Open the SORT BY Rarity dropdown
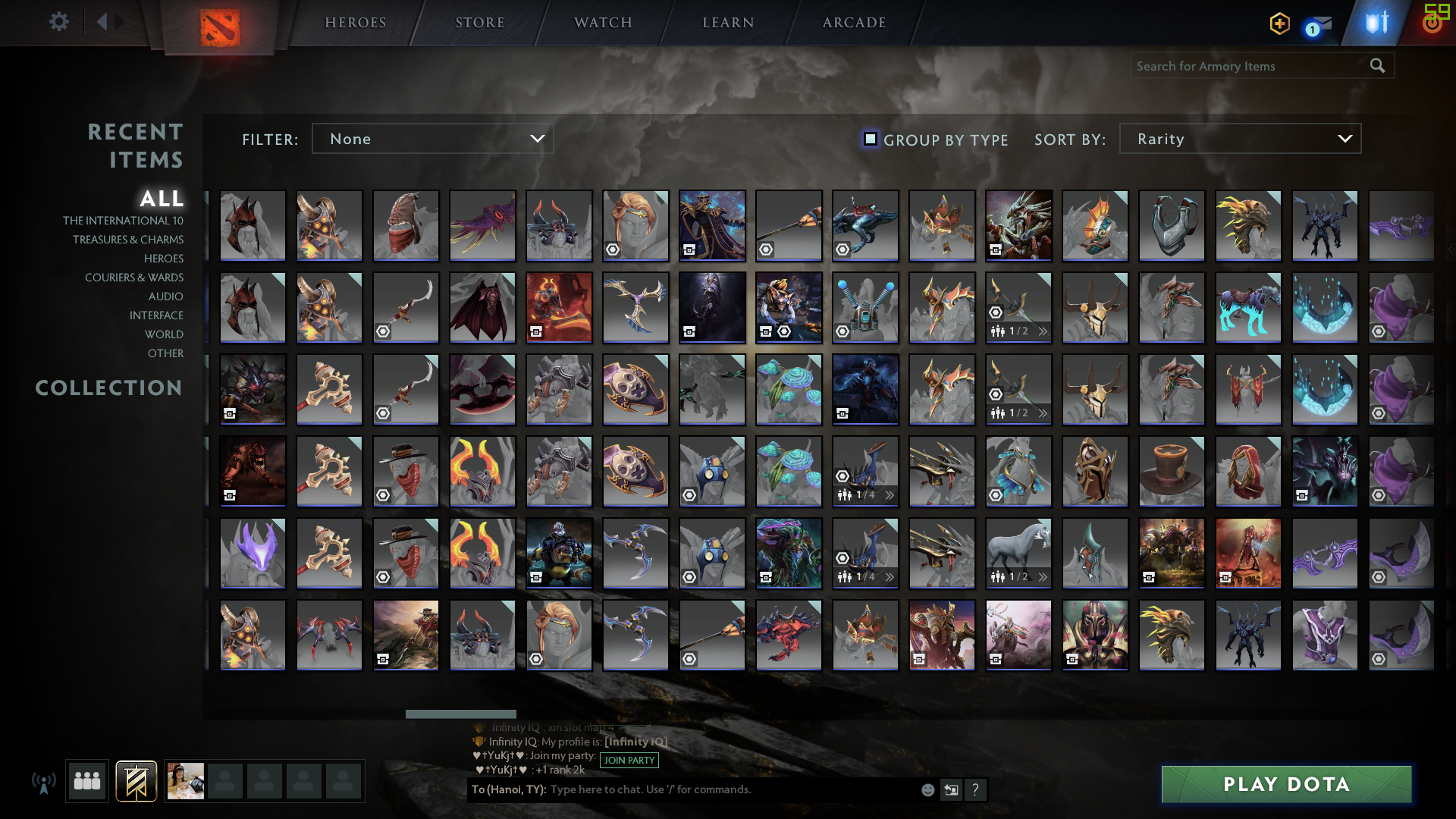The image size is (1456, 819). (1239, 139)
